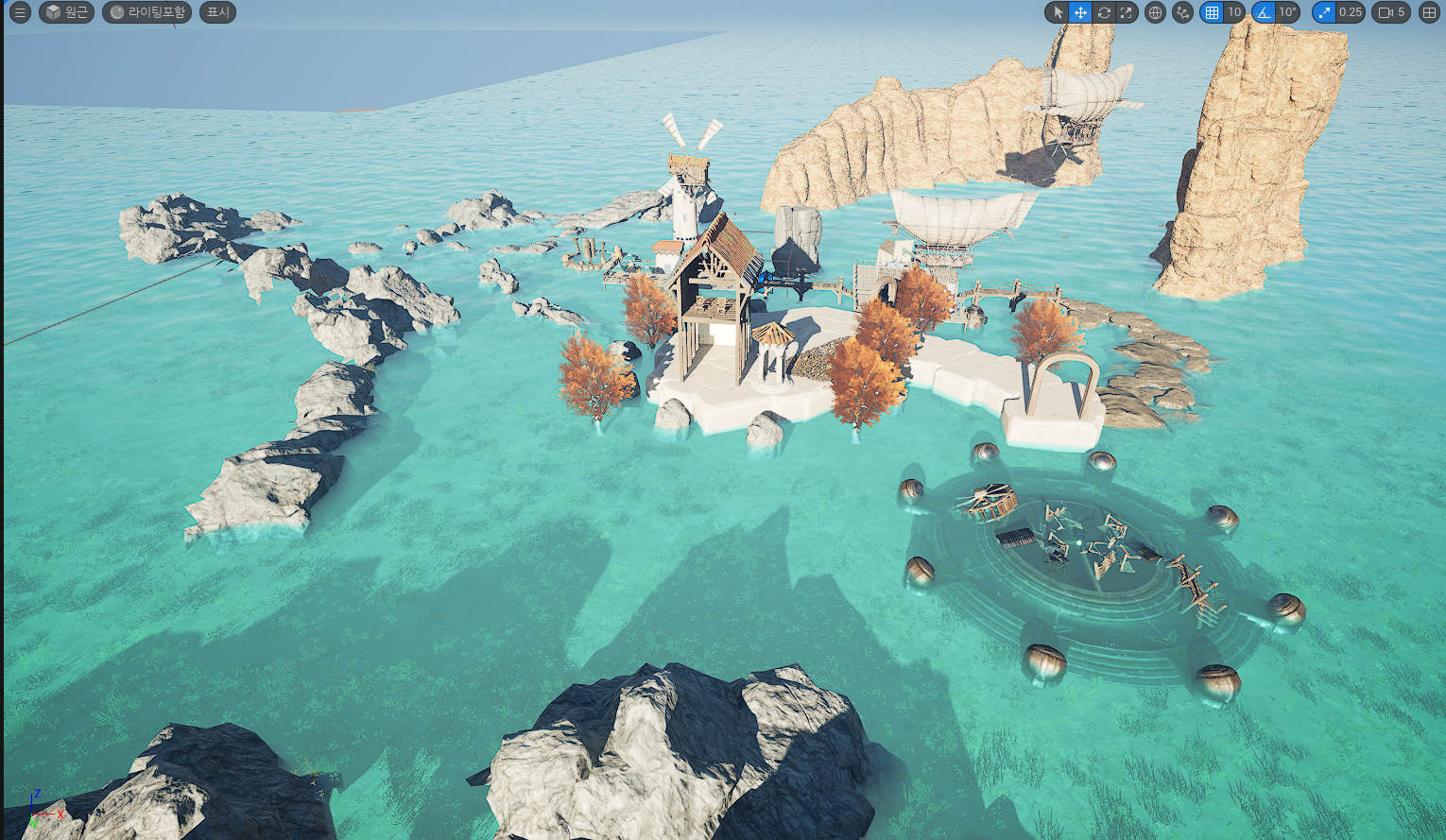The width and height of the screenshot is (1446, 840).
Task: Select the arrow cursor select tool
Action: tap(1058, 12)
